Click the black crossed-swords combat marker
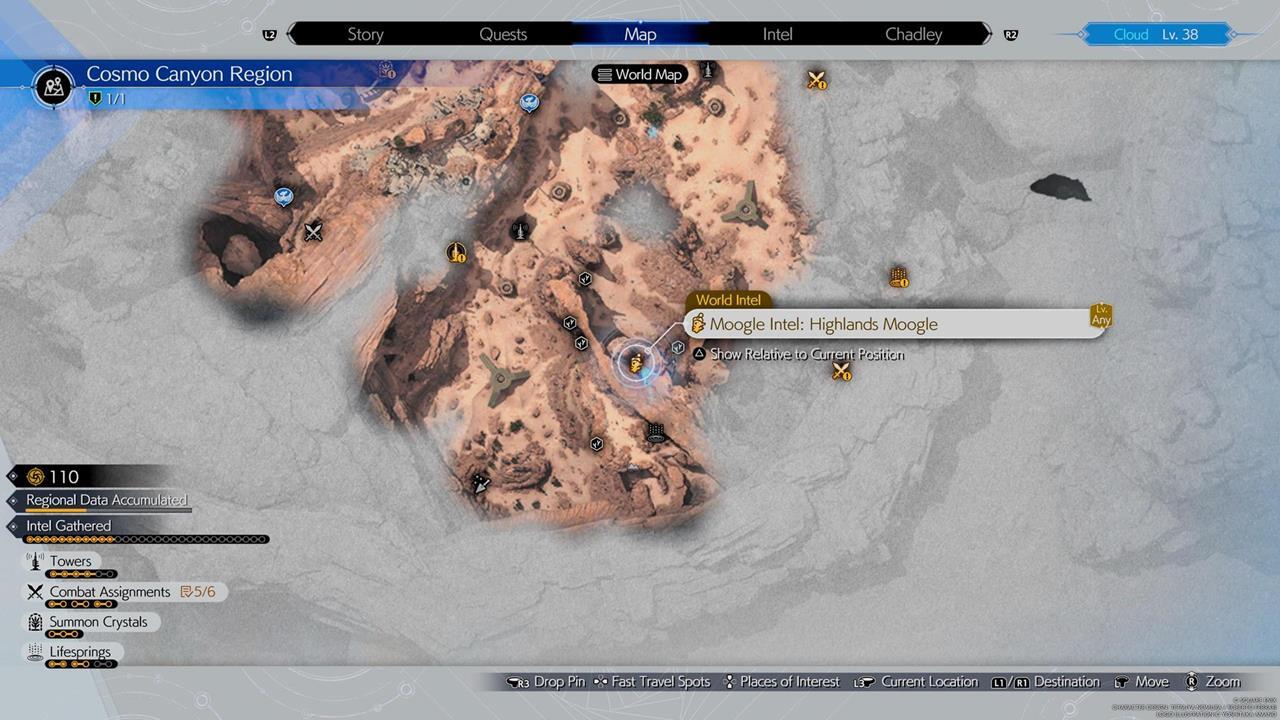 click(x=314, y=232)
